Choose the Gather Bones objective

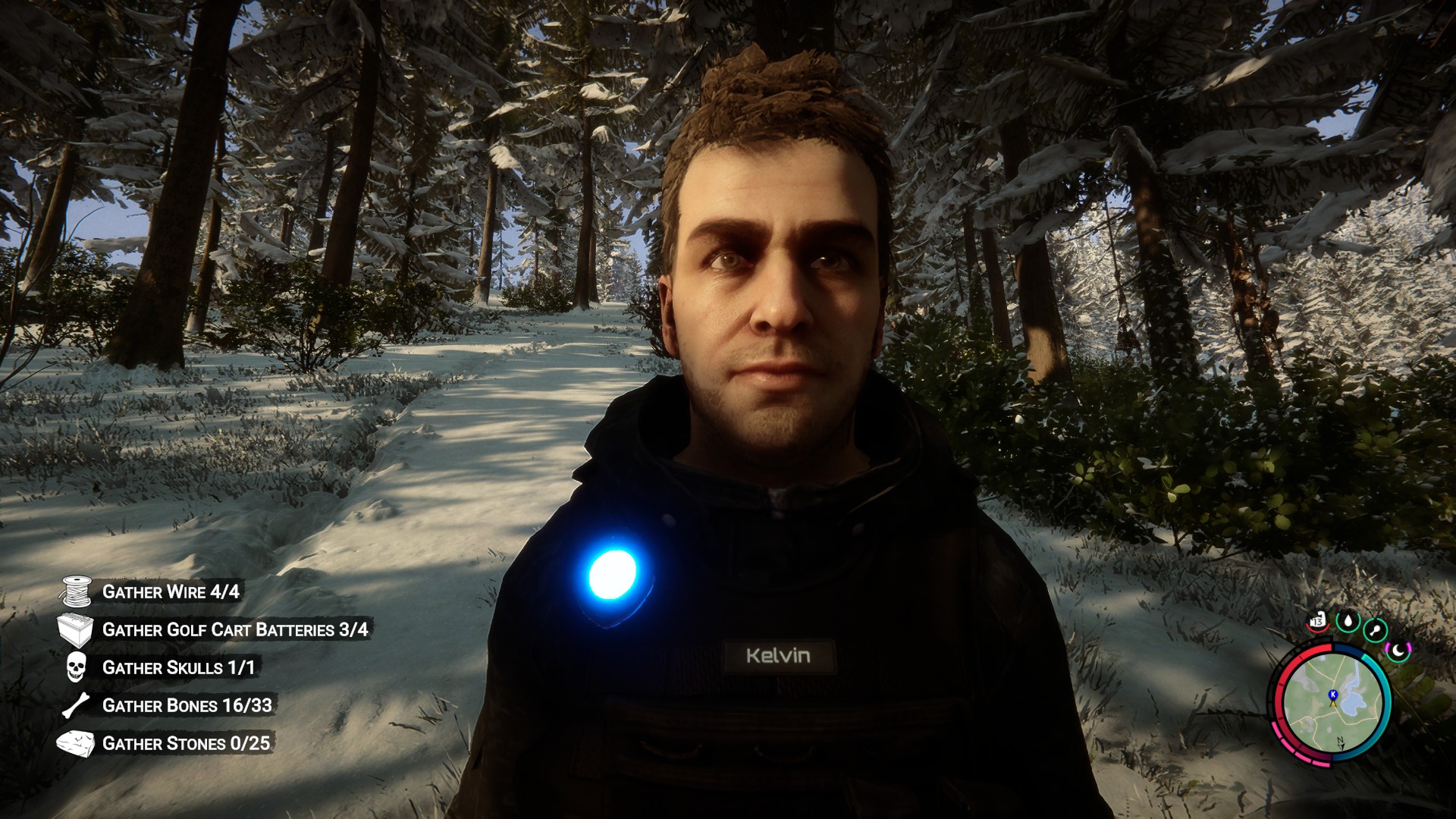(187, 705)
